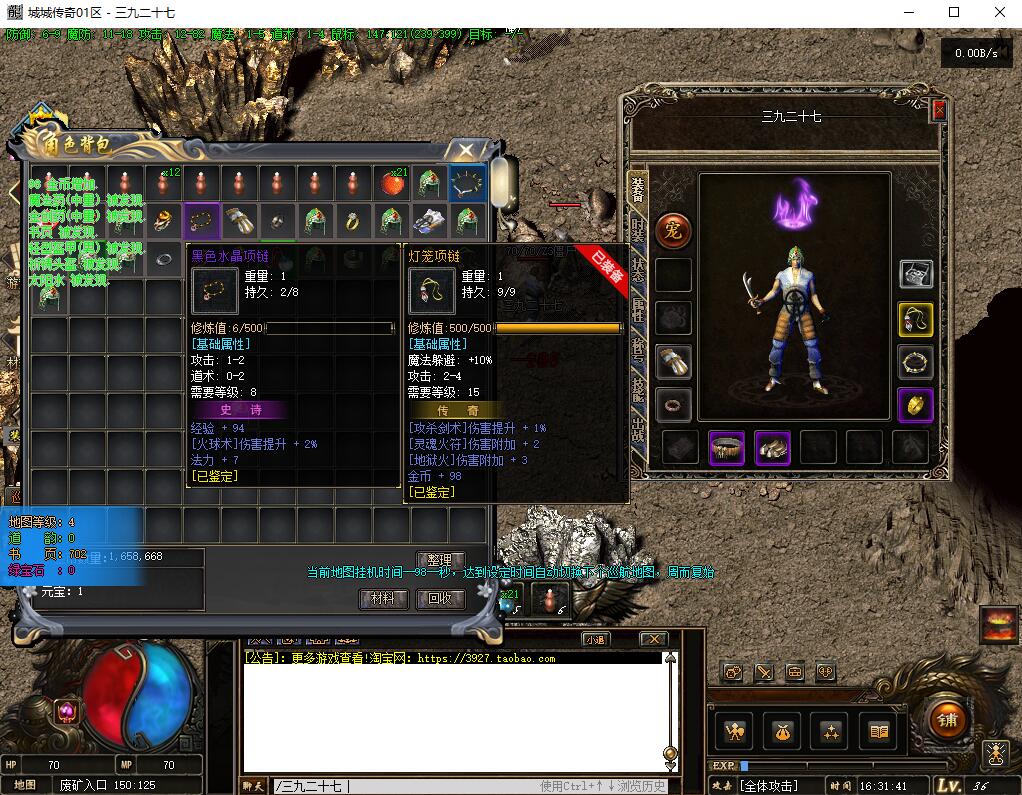
Task: Switch to the 属性 attributes tab
Action: tap(637, 310)
